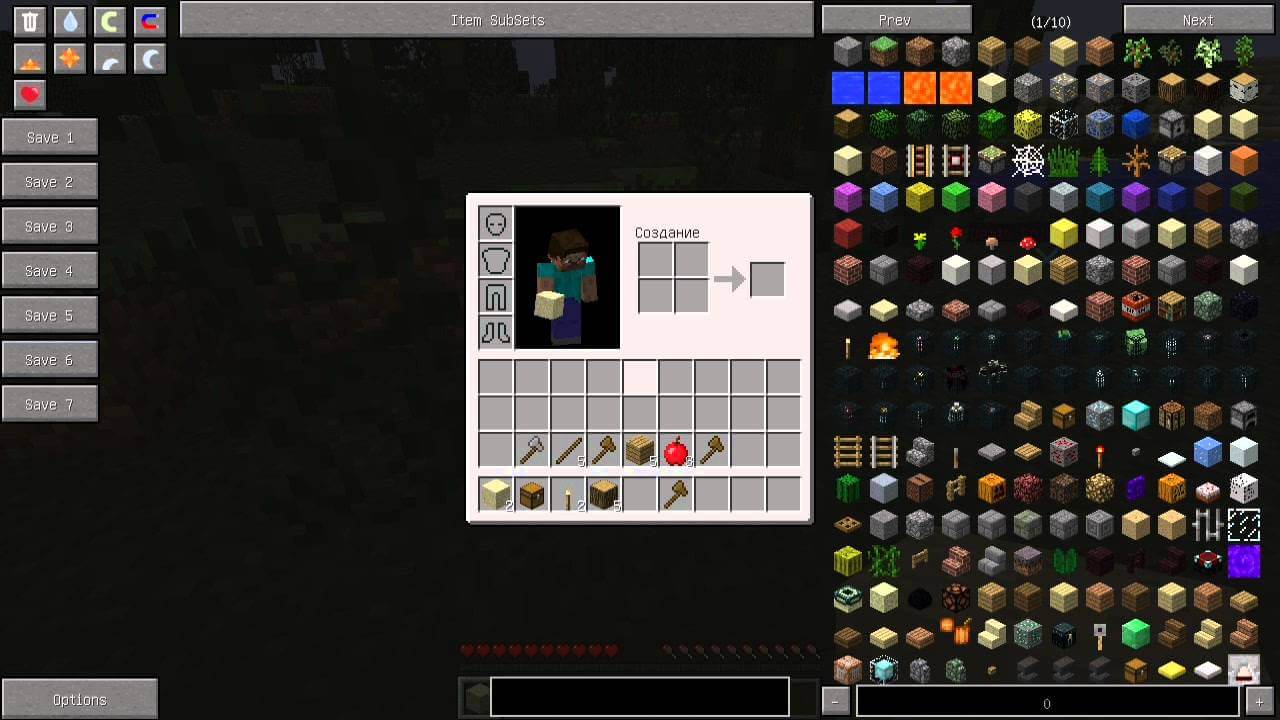1280x720 pixels.
Task: Toggle magnet mode with the magnet icon
Action: click(149, 22)
